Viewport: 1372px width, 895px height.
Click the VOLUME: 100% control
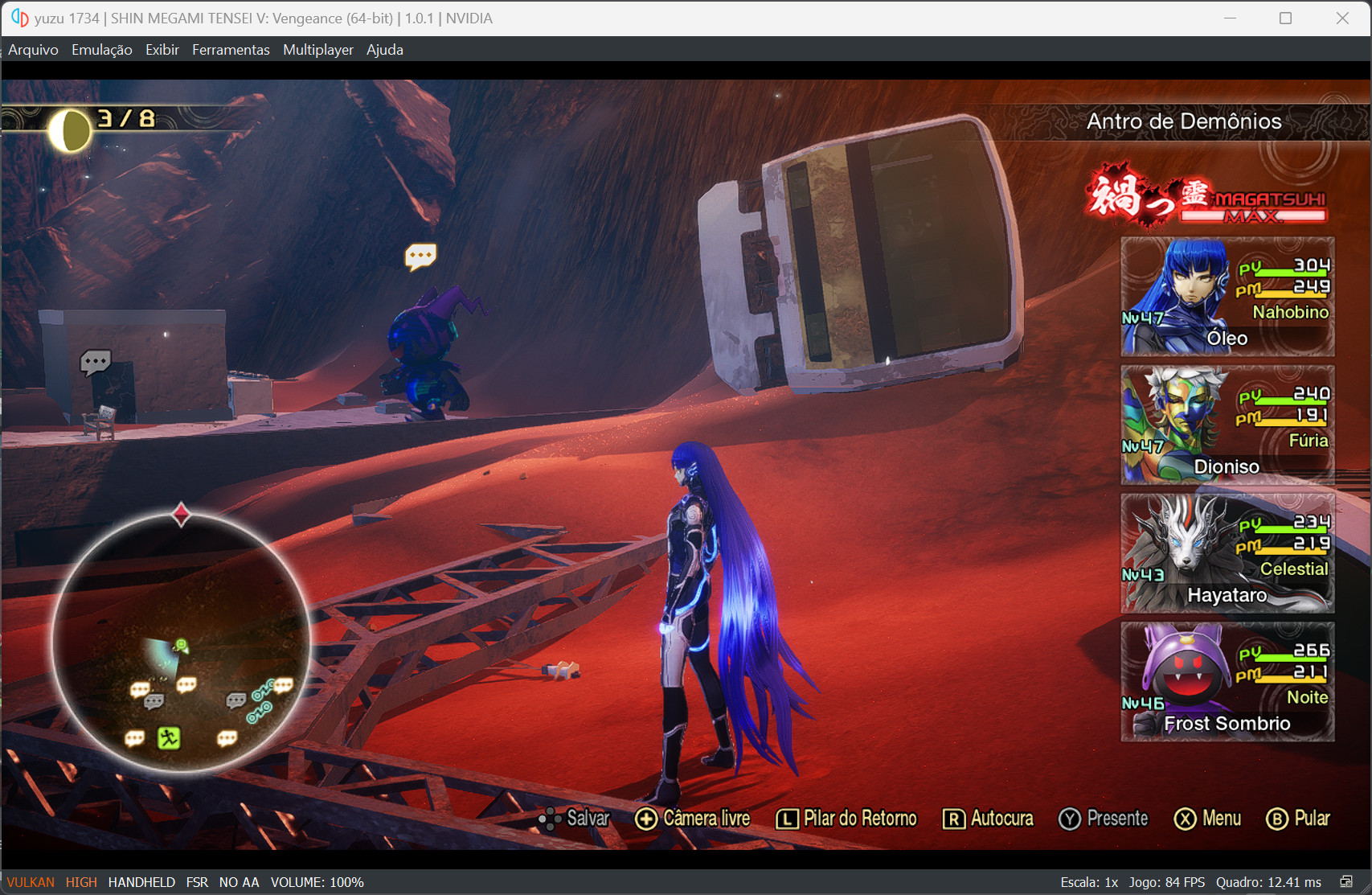[317, 881]
